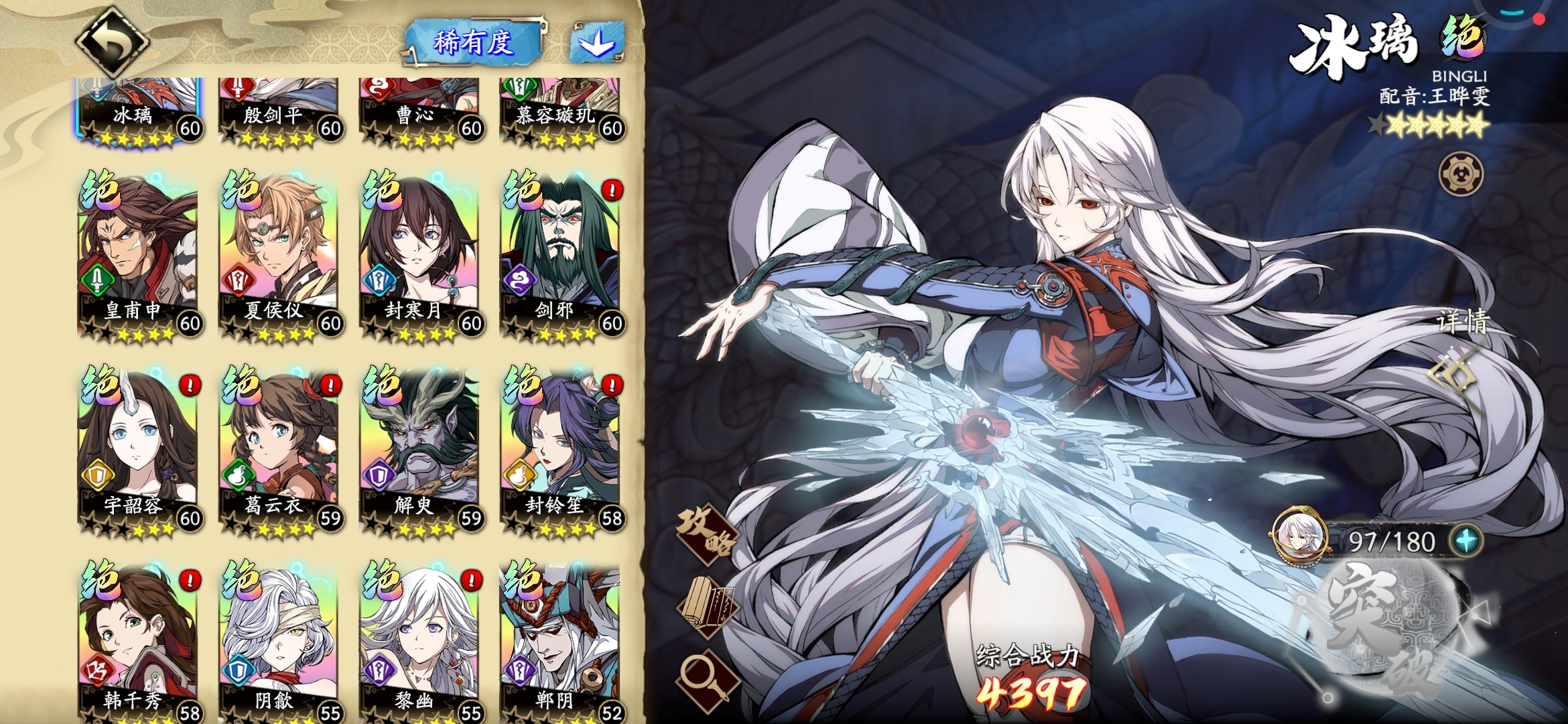The height and width of the screenshot is (724, 1568).
Task: Select the 曹沁 character card
Action: 421,111
